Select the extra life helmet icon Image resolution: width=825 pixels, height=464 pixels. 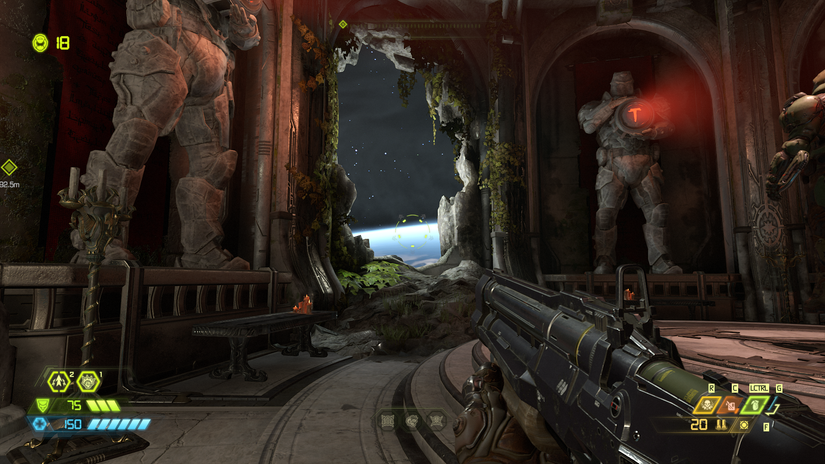(x=40, y=42)
